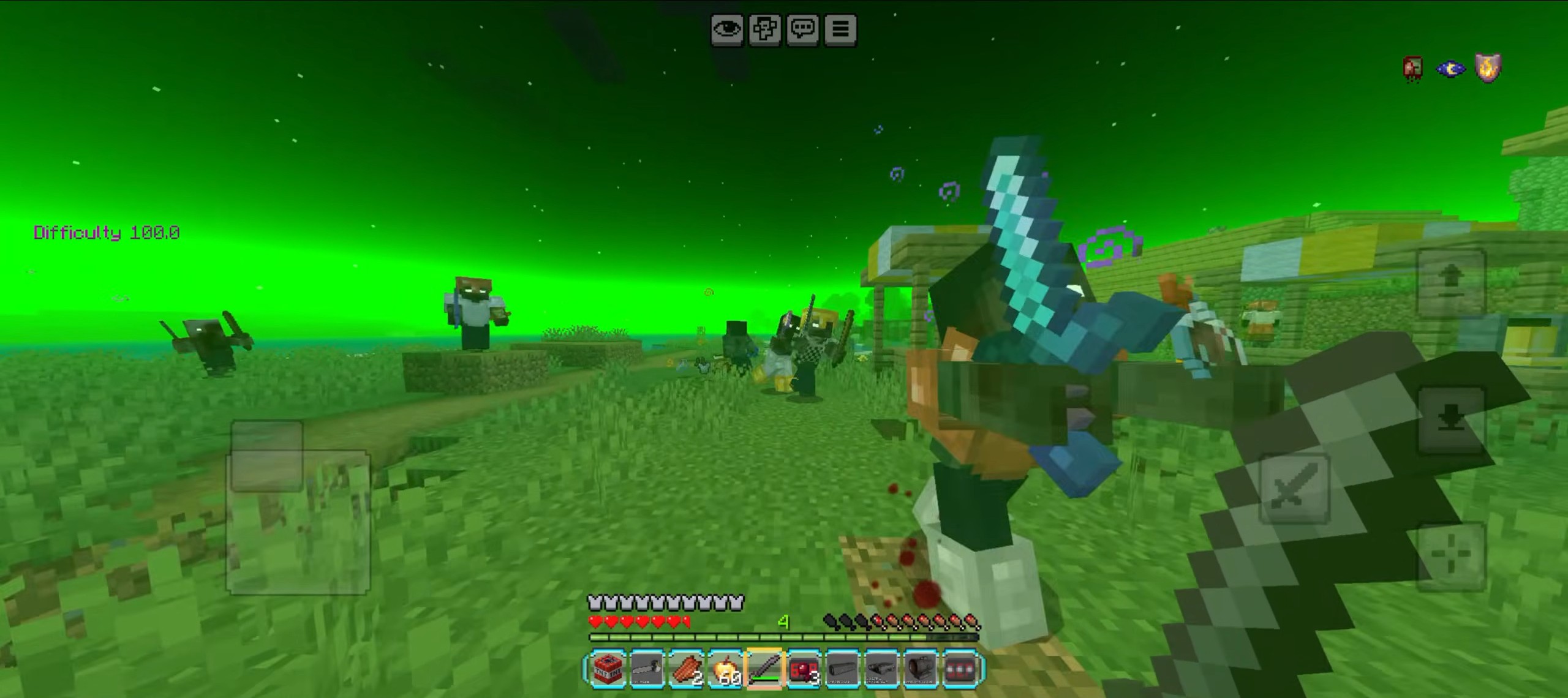Select the red block stack of three

click(x=804, y=669)
